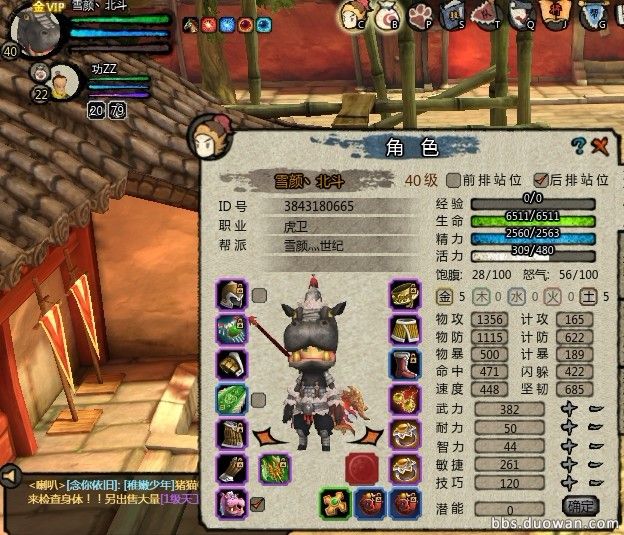Open the help question mark
Image resolution: width=624 pixels, height=535 pixels.
pos(578,147)
